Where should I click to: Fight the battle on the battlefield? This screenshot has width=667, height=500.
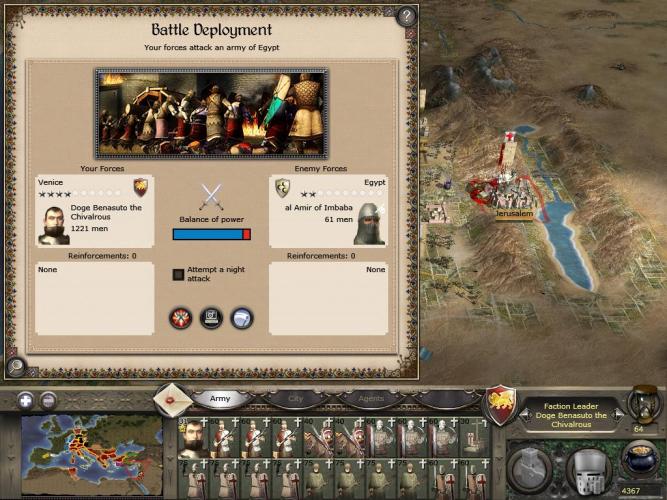180,318
